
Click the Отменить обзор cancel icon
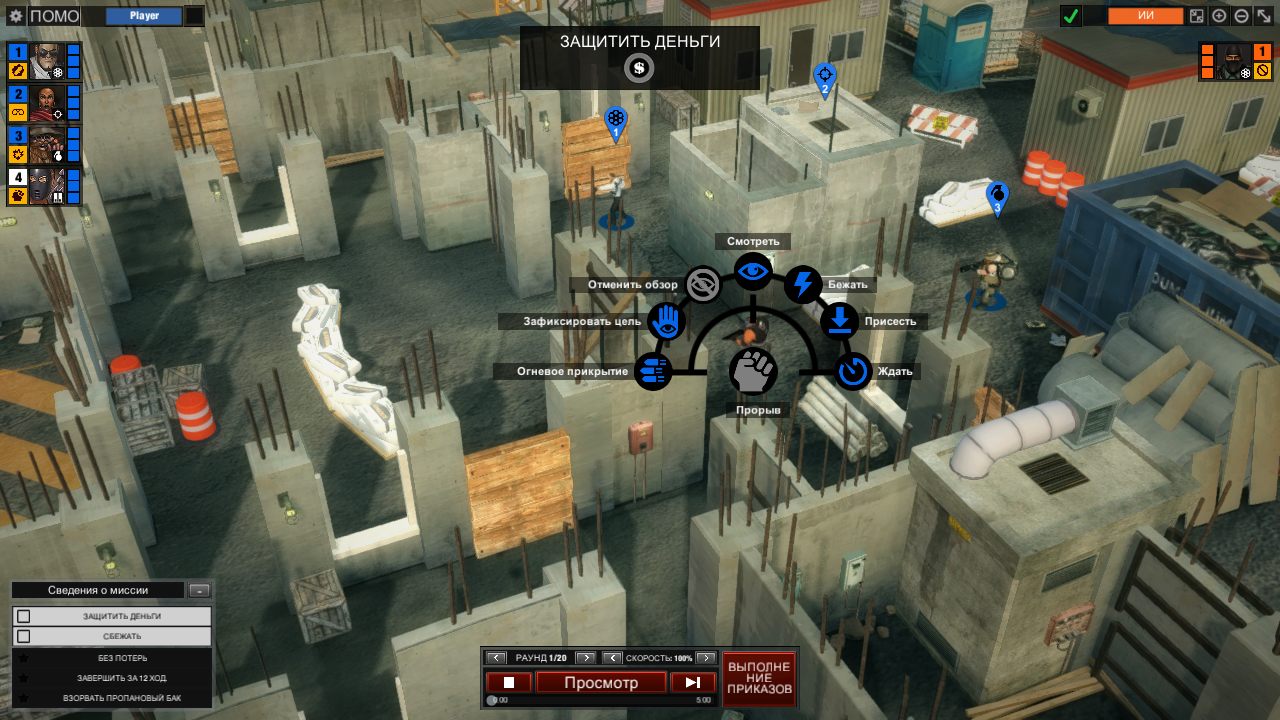(703, 285)
